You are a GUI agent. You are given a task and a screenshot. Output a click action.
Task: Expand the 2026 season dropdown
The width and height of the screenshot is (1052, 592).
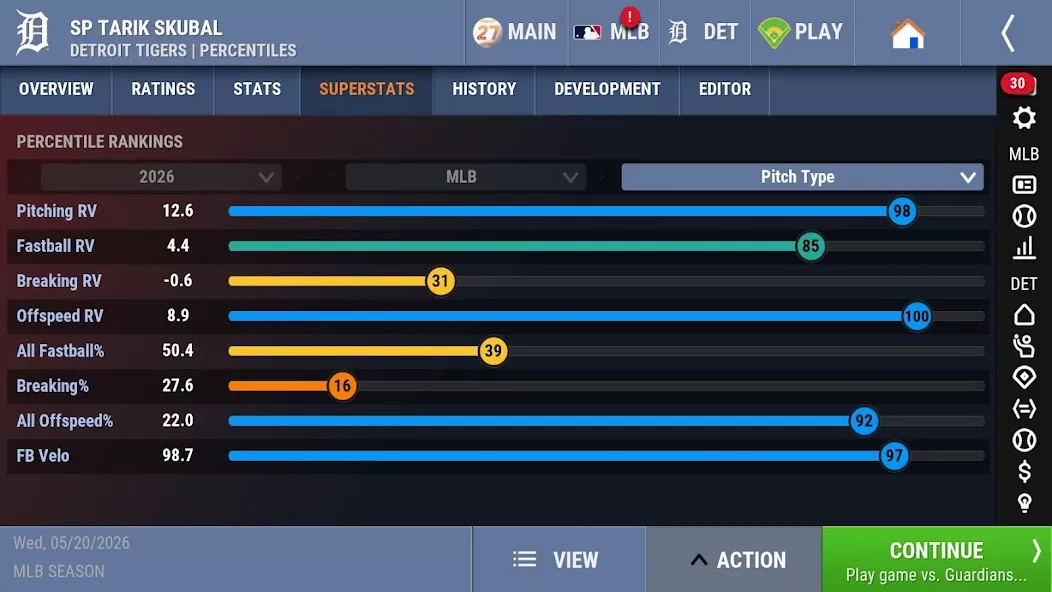[x=161, y=177]
